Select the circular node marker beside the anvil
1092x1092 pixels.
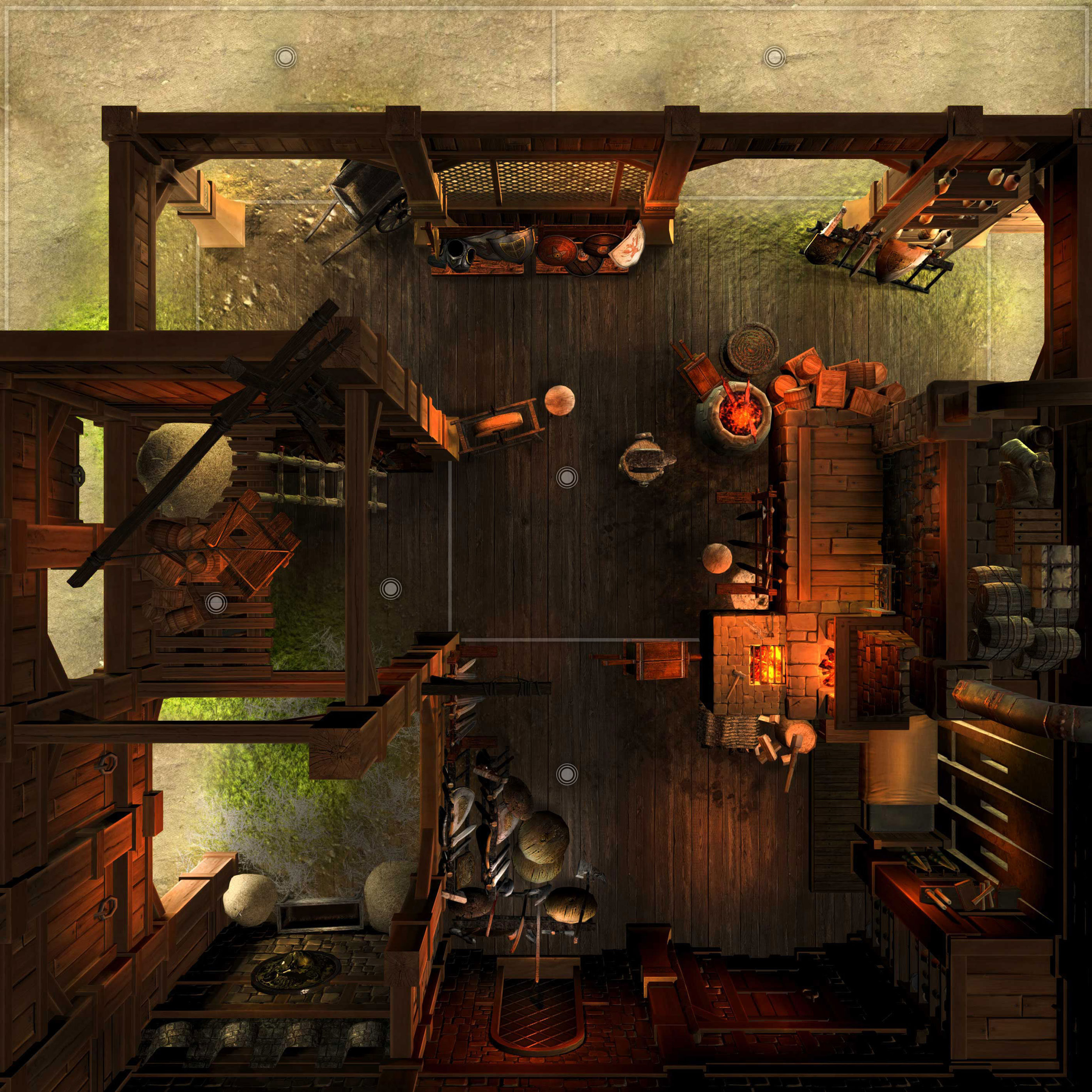tap(566, 478)
